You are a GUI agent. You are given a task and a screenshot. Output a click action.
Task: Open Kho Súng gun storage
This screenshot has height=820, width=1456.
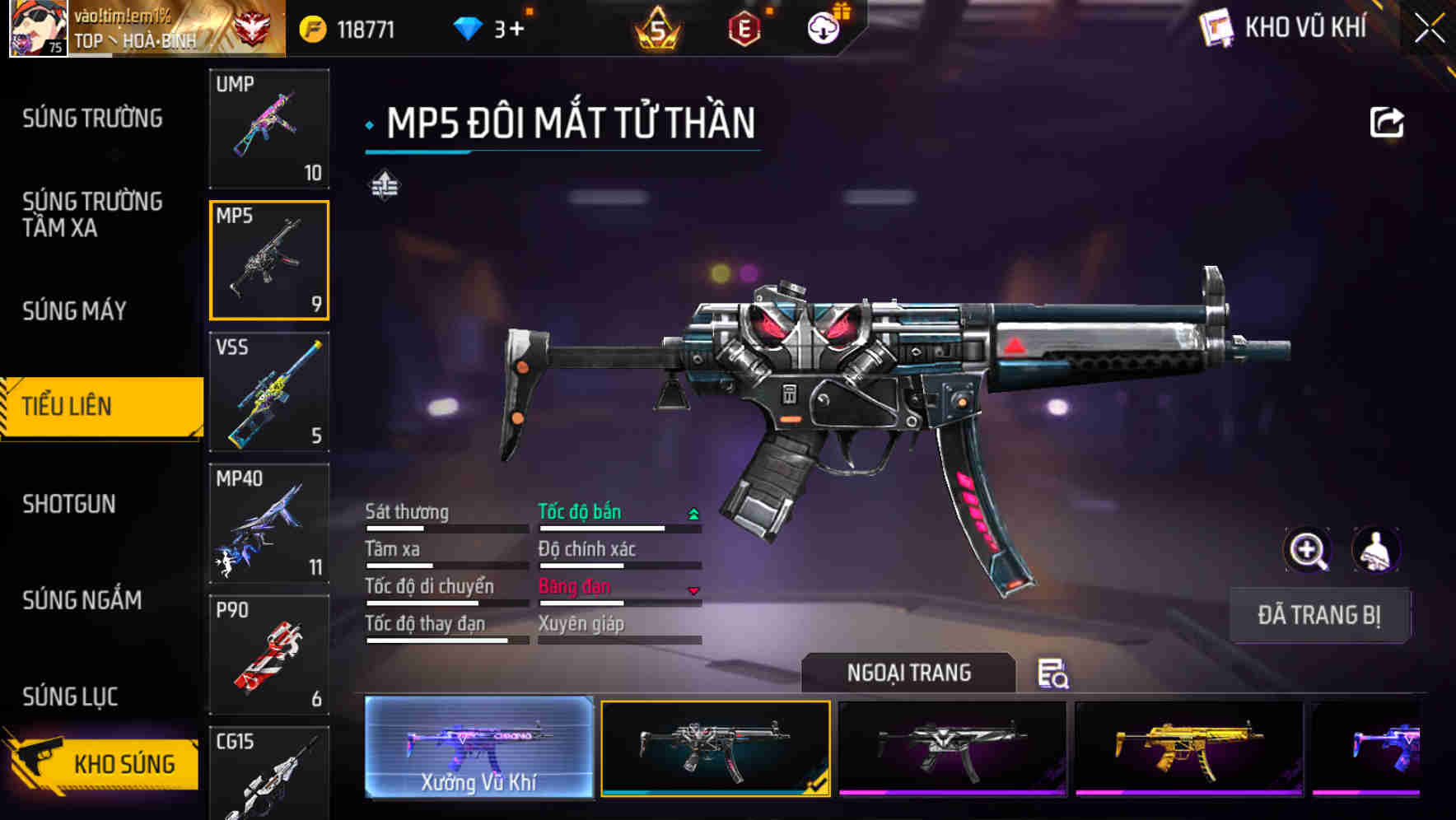coord(103,763)
